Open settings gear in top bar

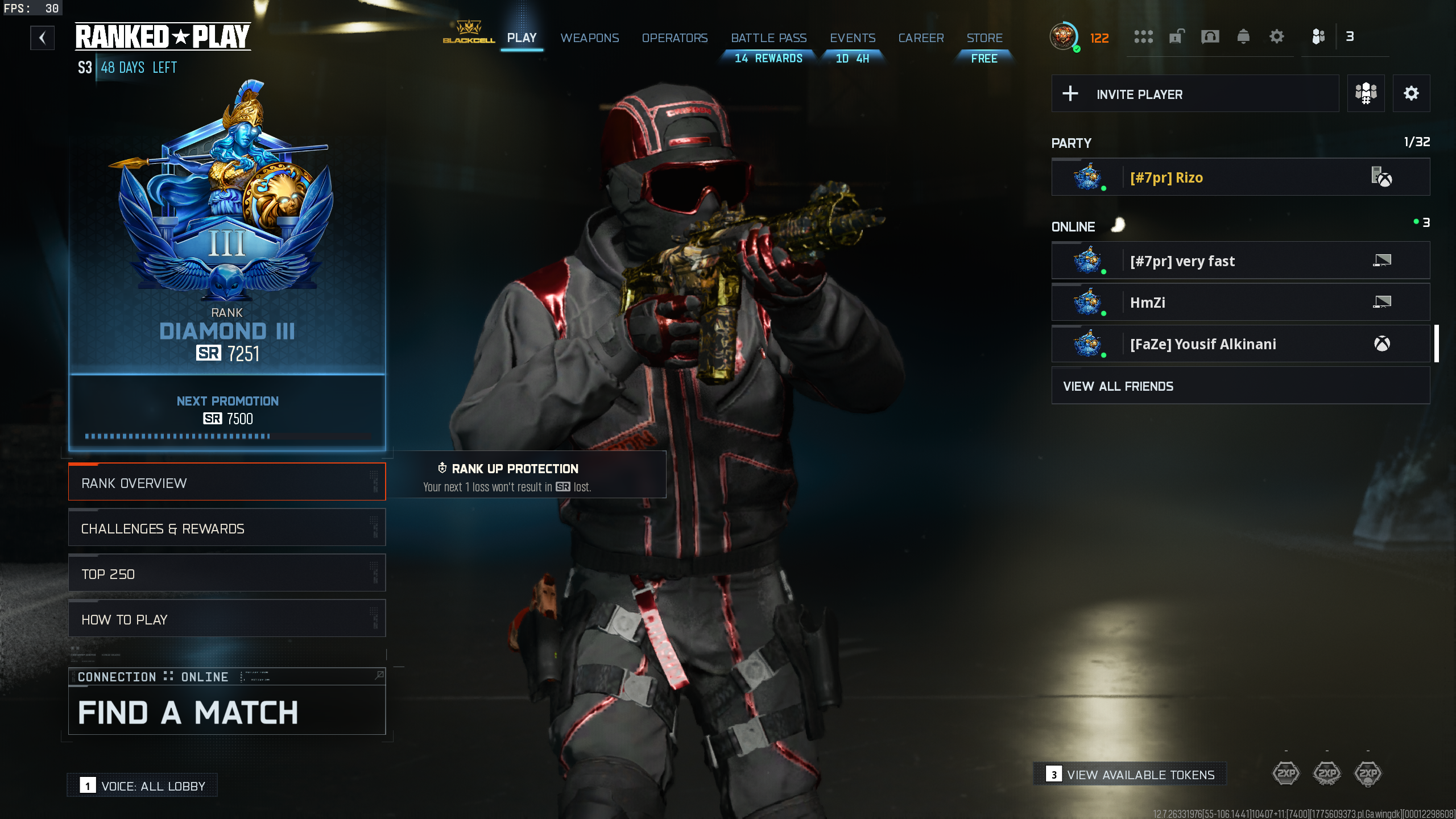tap(1276, 37)
